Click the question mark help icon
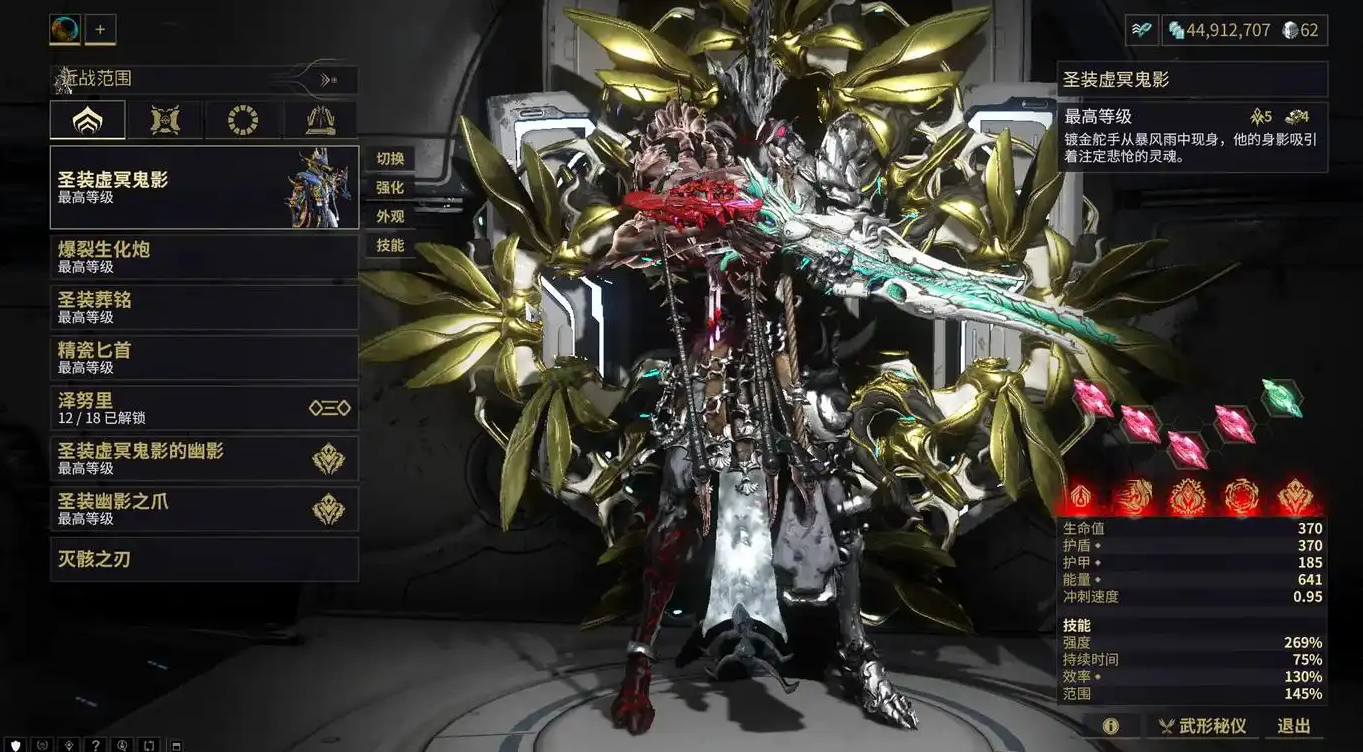This screenshot has width=1363, height=752. click(95, 745)
